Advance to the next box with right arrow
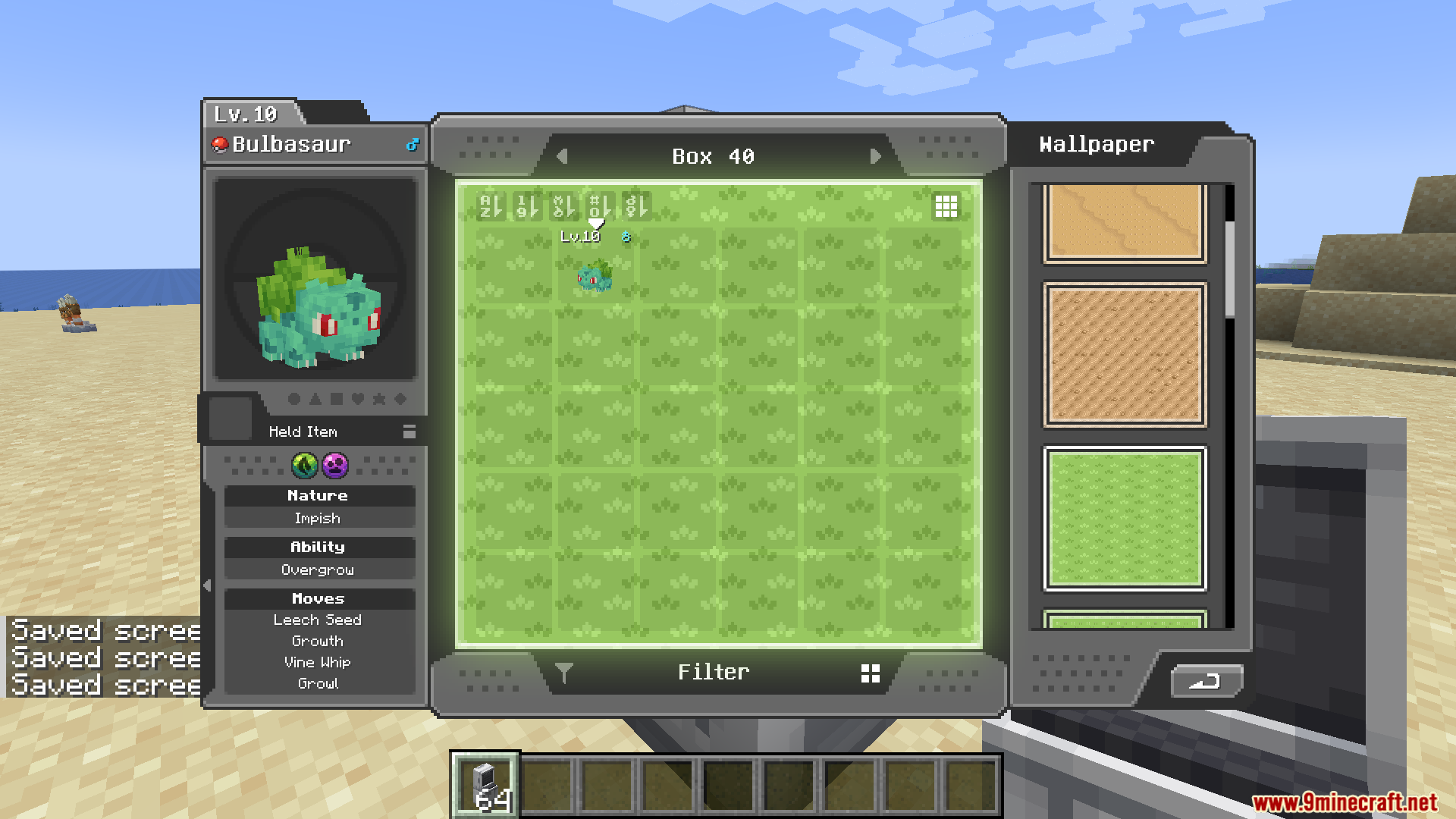Viewport: 1456px width, 819px height. tap(877, 156)
